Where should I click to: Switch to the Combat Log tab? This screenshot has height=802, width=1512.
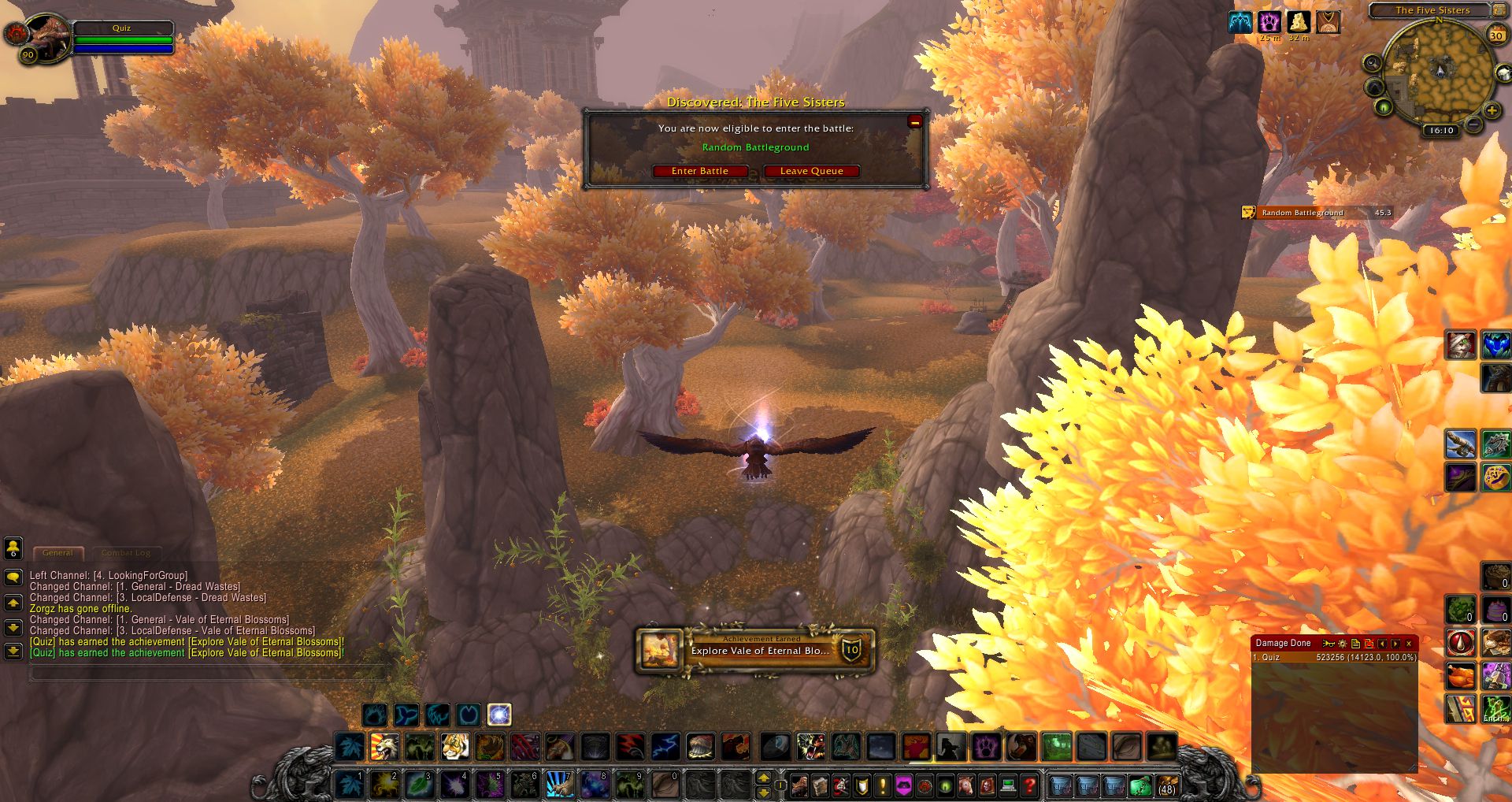click(x=128, y=553)
